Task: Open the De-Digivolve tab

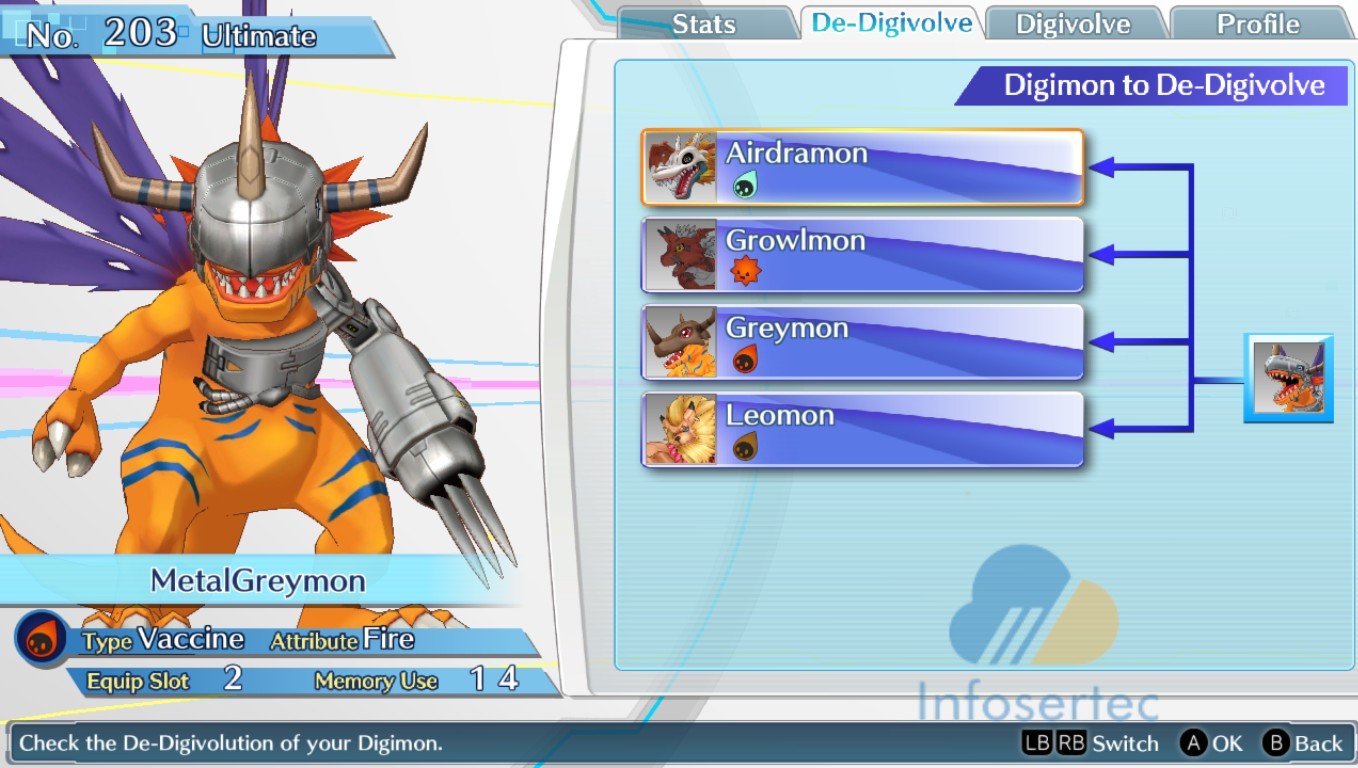Action: click(891, 23)
